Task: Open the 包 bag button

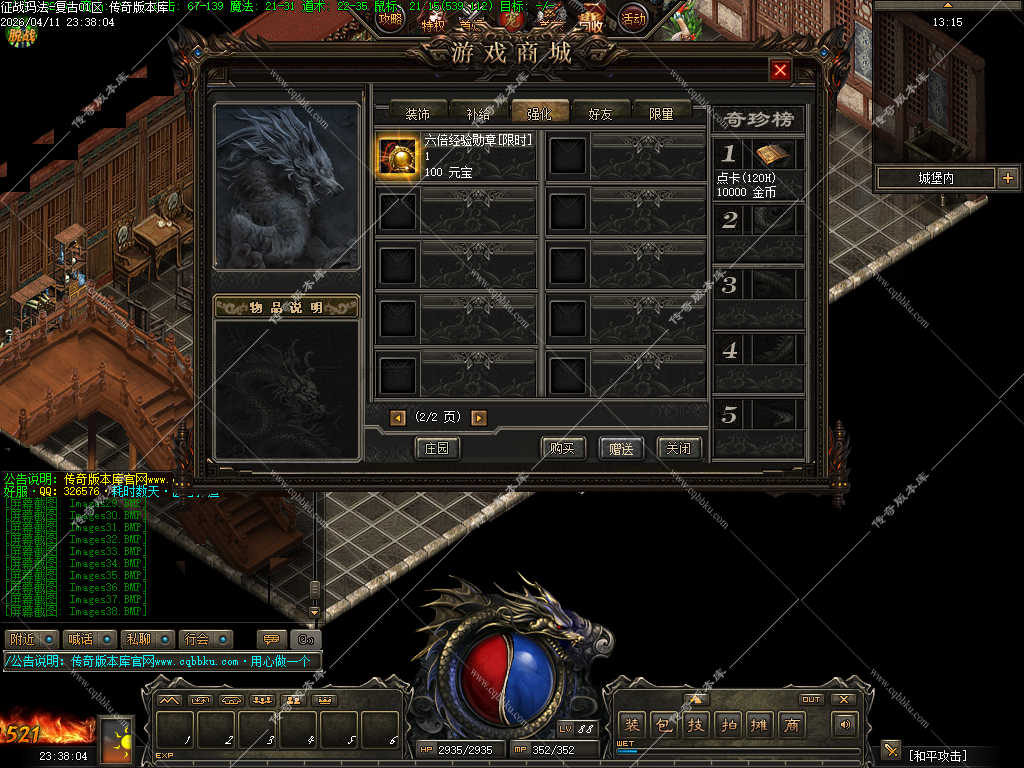Action: [x=663, y=725]
